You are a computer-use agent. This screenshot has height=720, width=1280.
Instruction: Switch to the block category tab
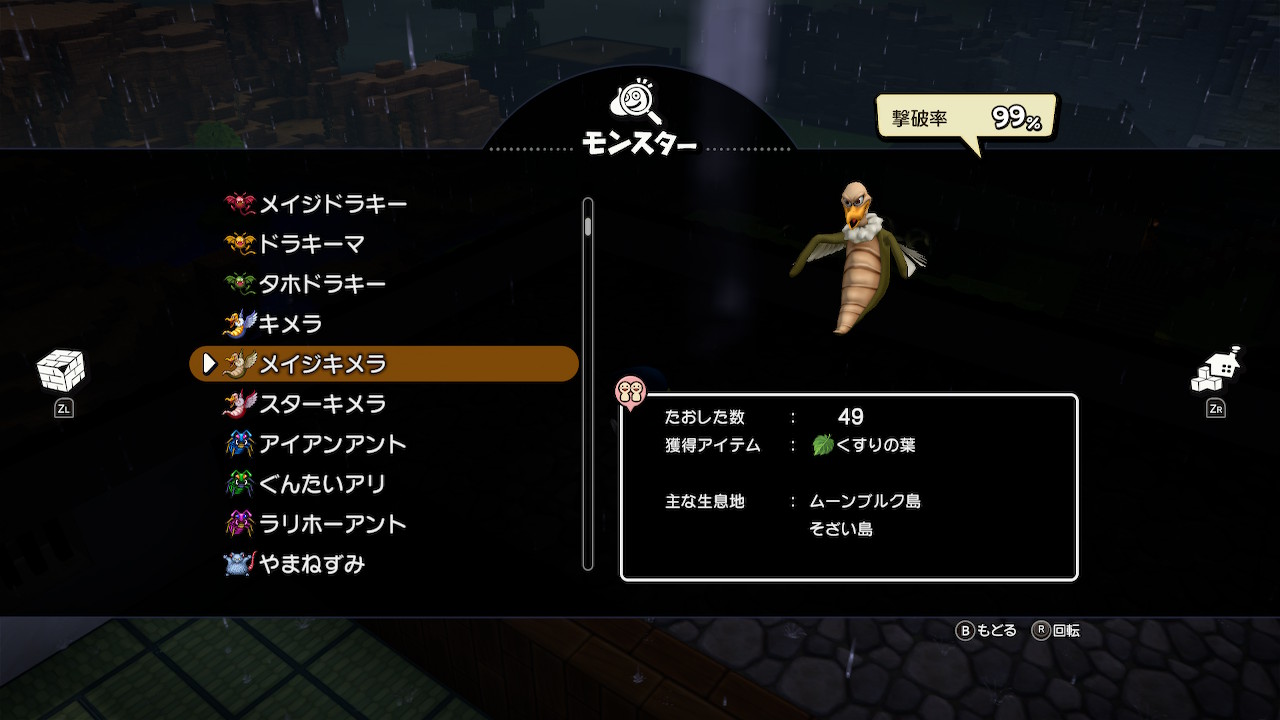62,371
